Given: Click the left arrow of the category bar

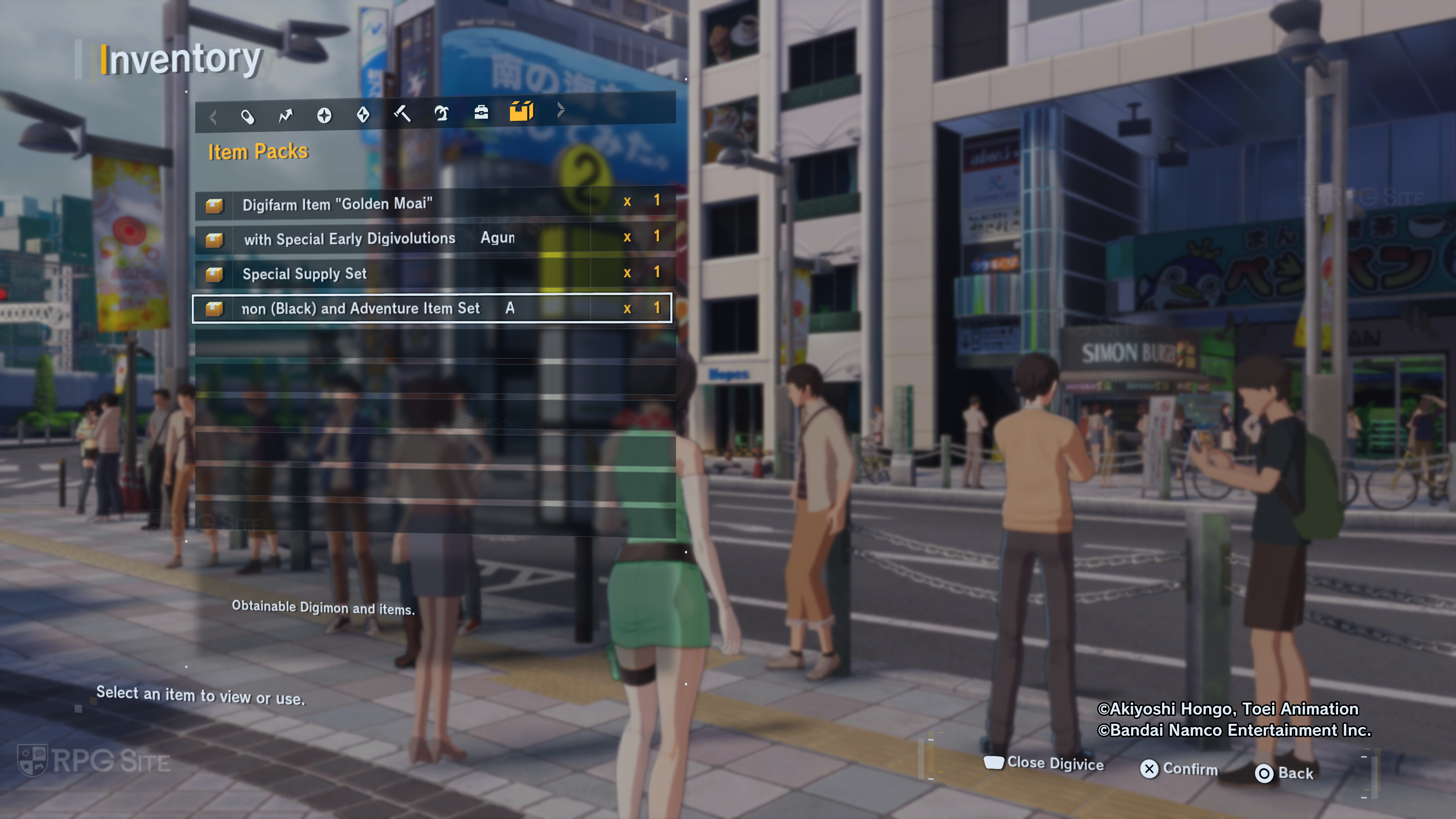Looking at the screenshot, I should [213, 117].
